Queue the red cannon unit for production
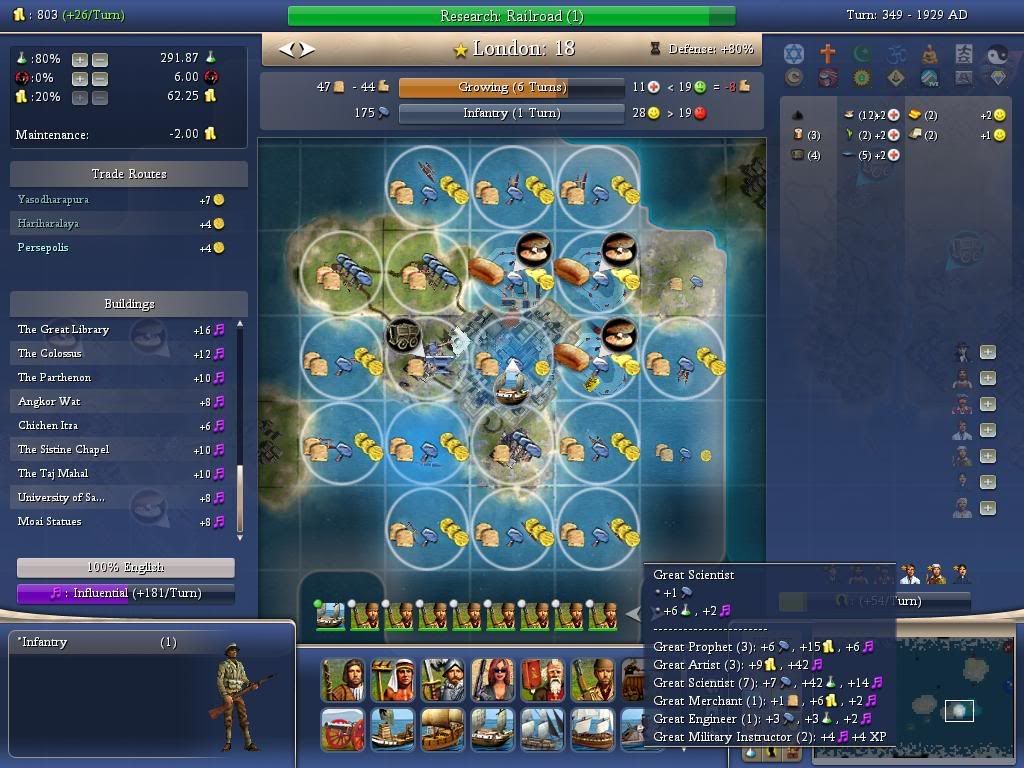 pyautogui.click(x=343, y=730)
